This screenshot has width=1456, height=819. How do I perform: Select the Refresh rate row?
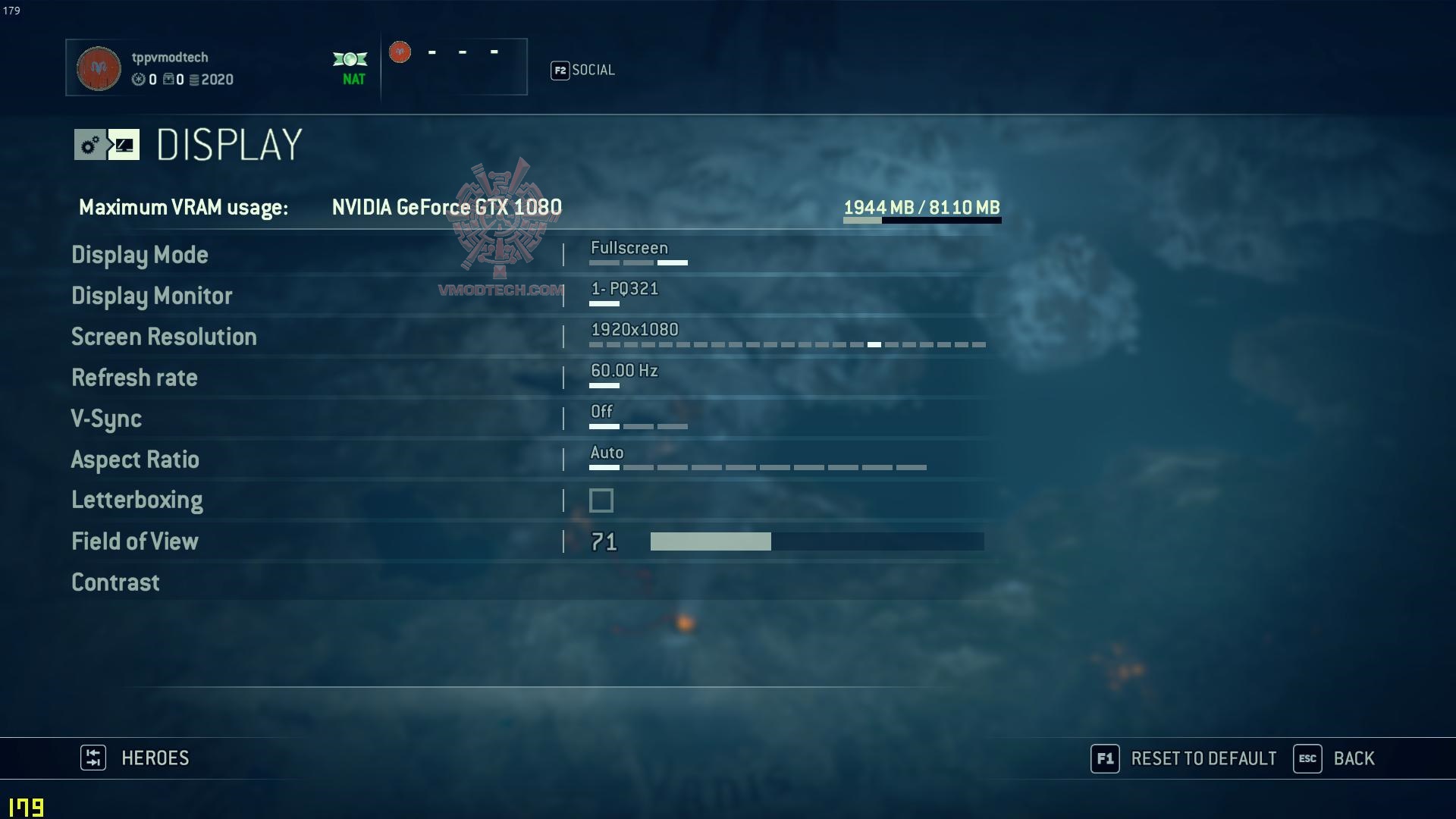coord(134,378)
